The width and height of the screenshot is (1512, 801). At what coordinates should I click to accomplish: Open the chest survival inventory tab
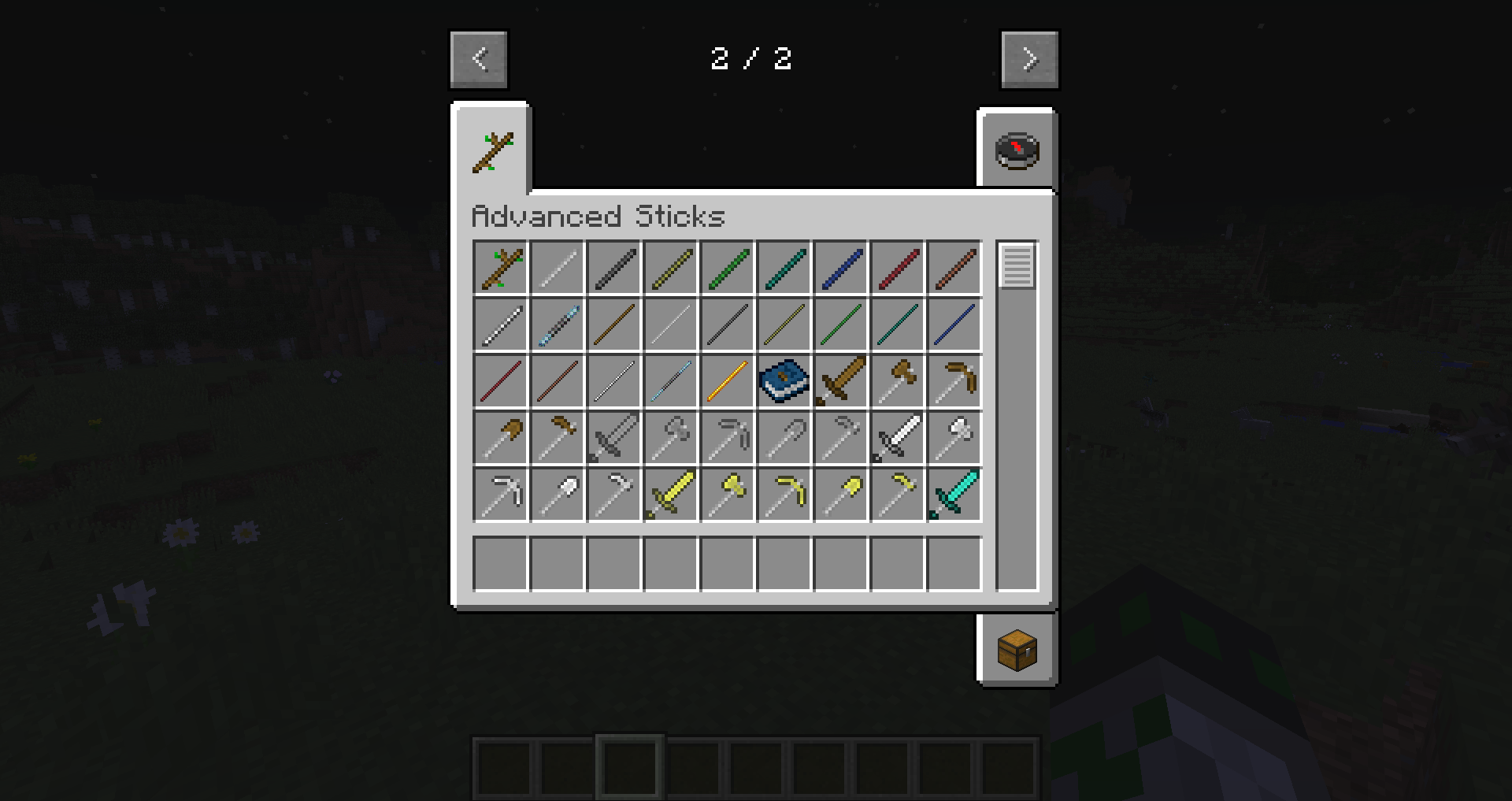tap(1017, 650)
